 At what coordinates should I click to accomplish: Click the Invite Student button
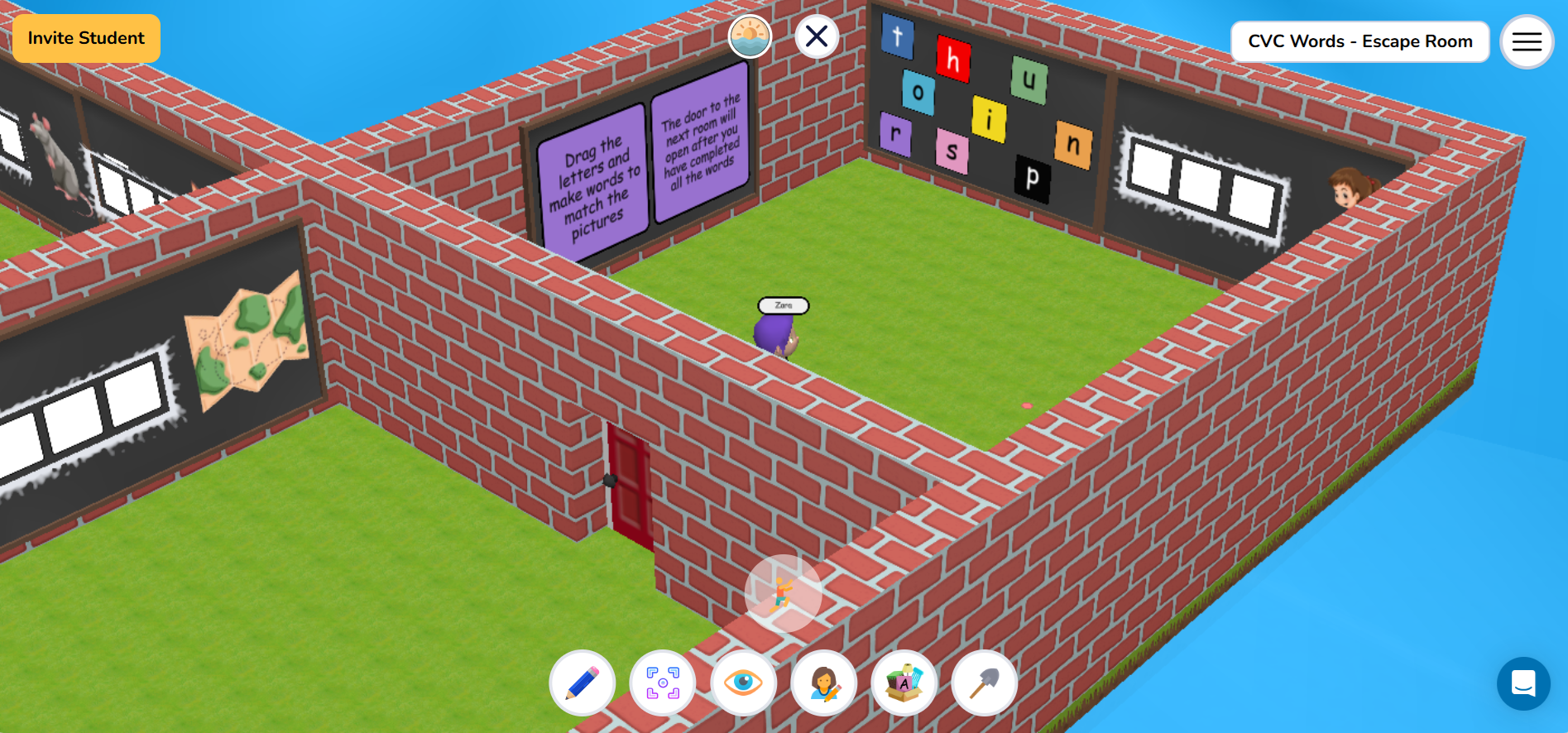pos(85,38)
